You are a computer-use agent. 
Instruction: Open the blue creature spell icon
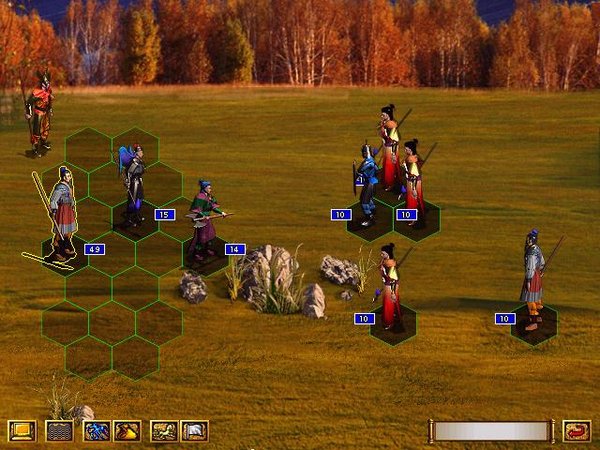click(96, 431)
